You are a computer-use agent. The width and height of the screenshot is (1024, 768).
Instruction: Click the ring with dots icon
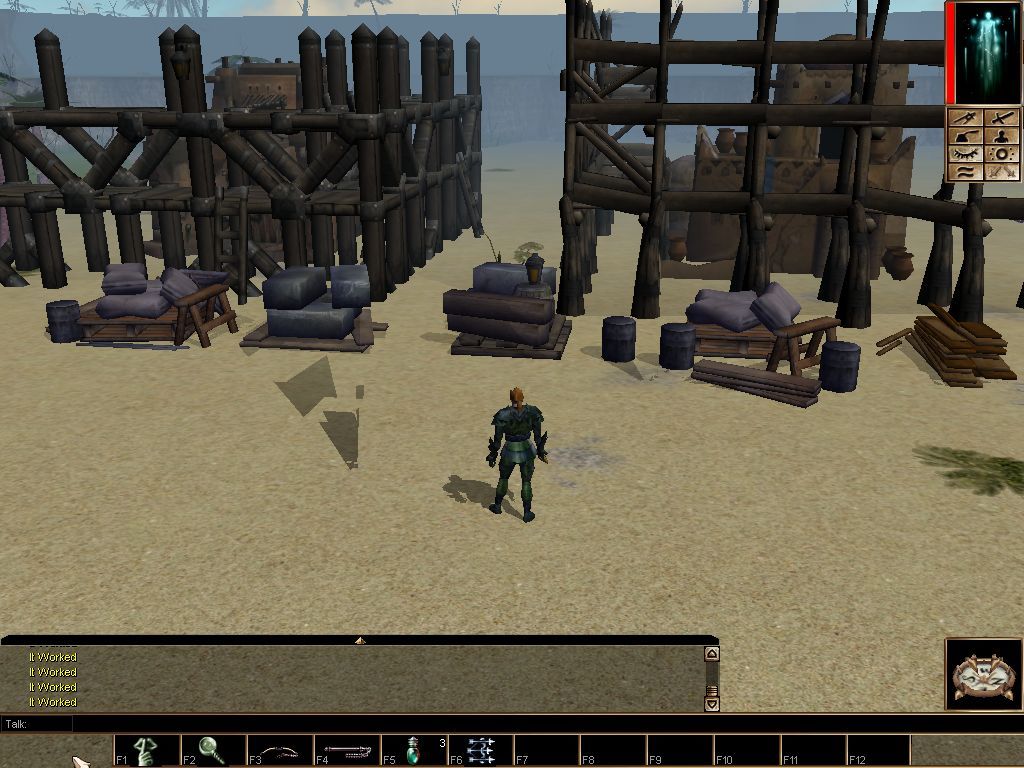(1000, 154)
